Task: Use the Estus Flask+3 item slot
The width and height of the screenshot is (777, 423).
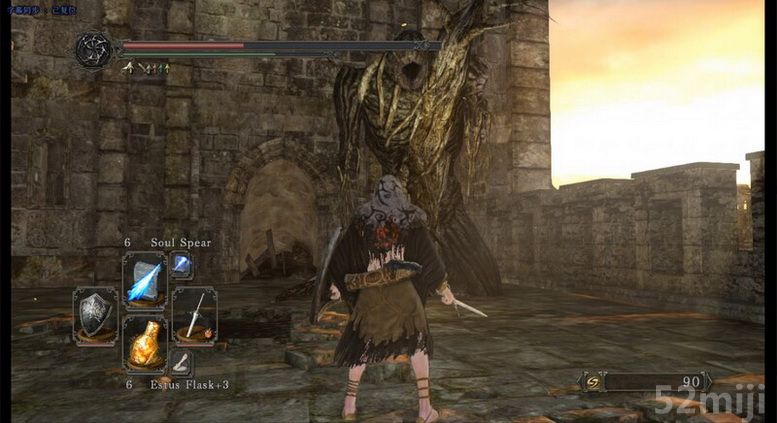Action: tap(144, 344)
